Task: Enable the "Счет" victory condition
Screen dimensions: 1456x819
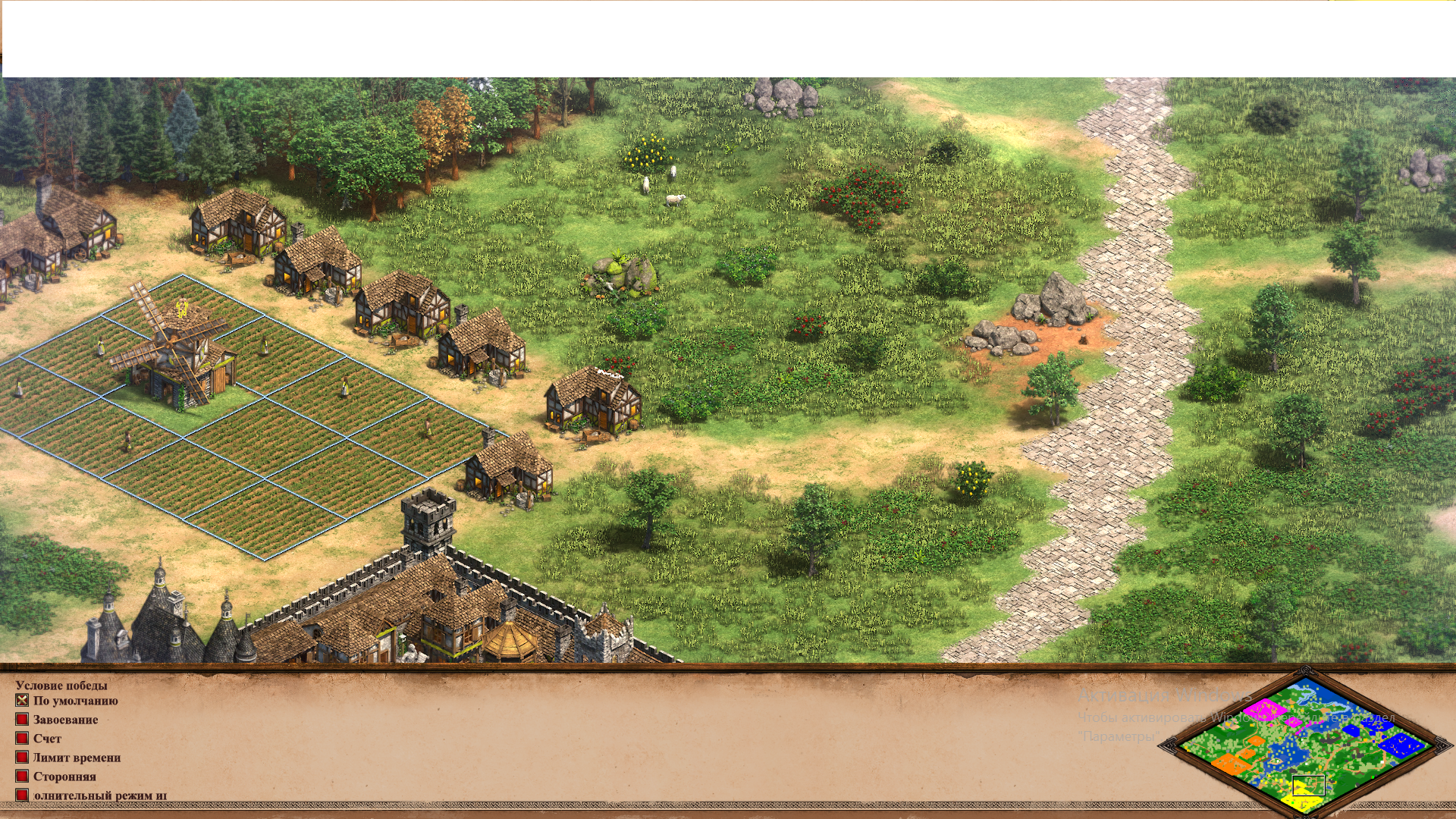Action: [x=21, y=738]
